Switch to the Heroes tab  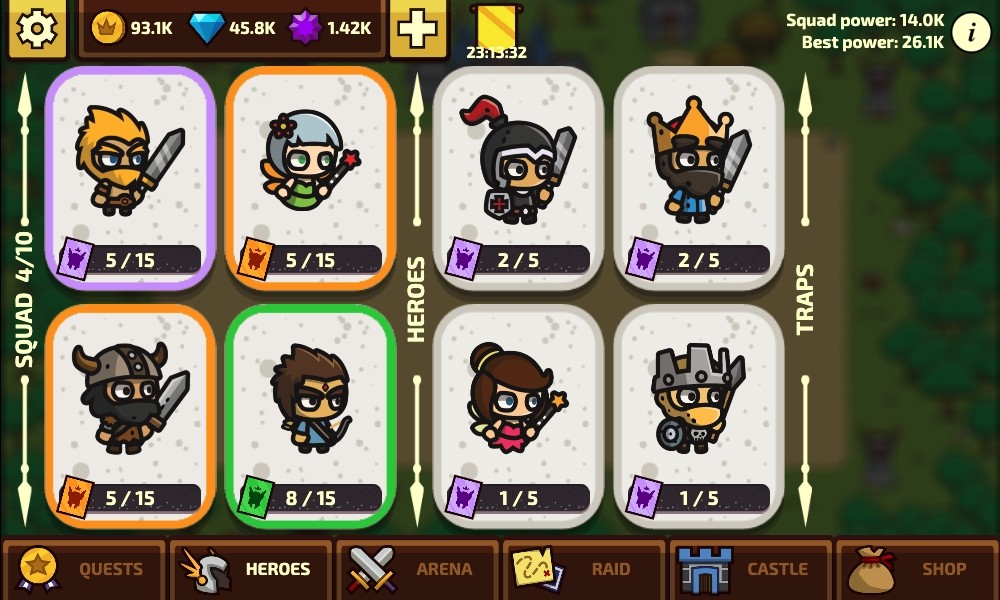(250, 569)
